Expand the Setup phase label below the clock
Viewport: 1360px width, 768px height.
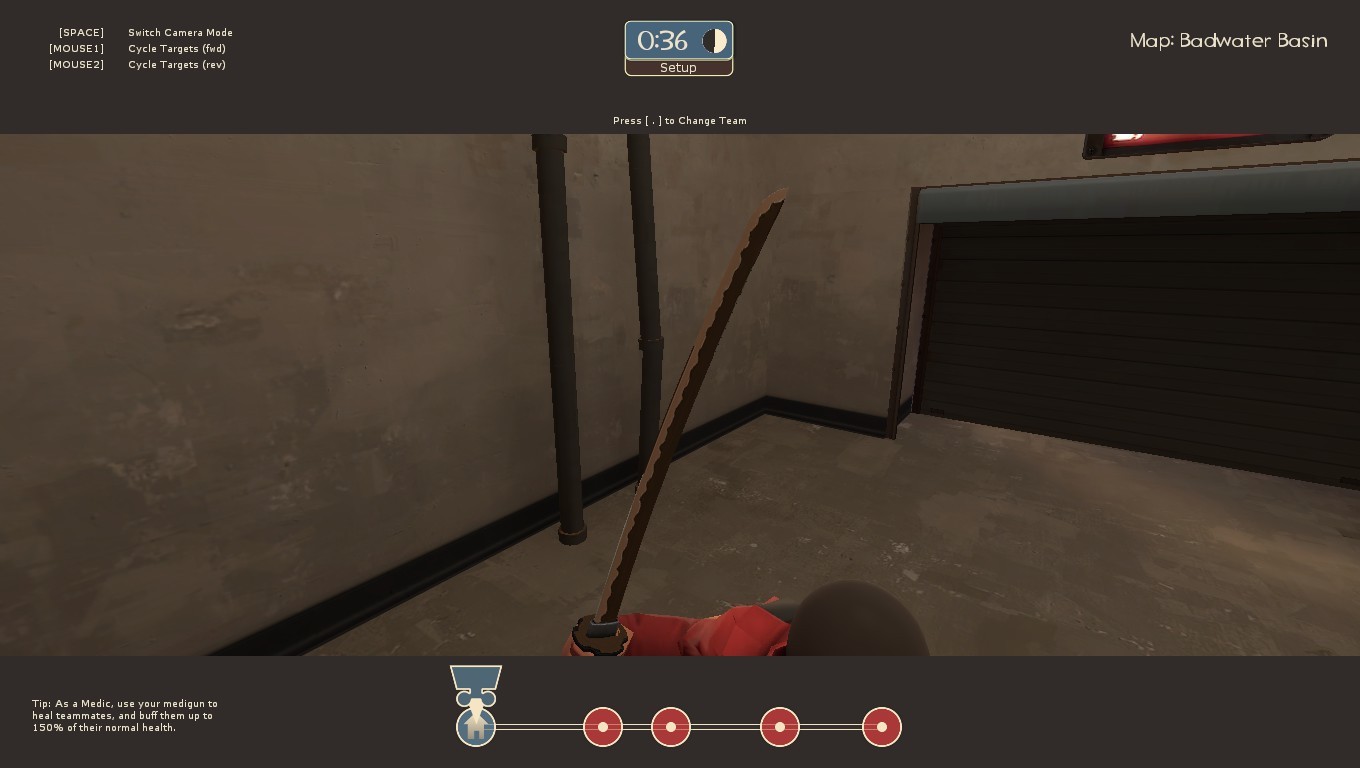point(678,67)
